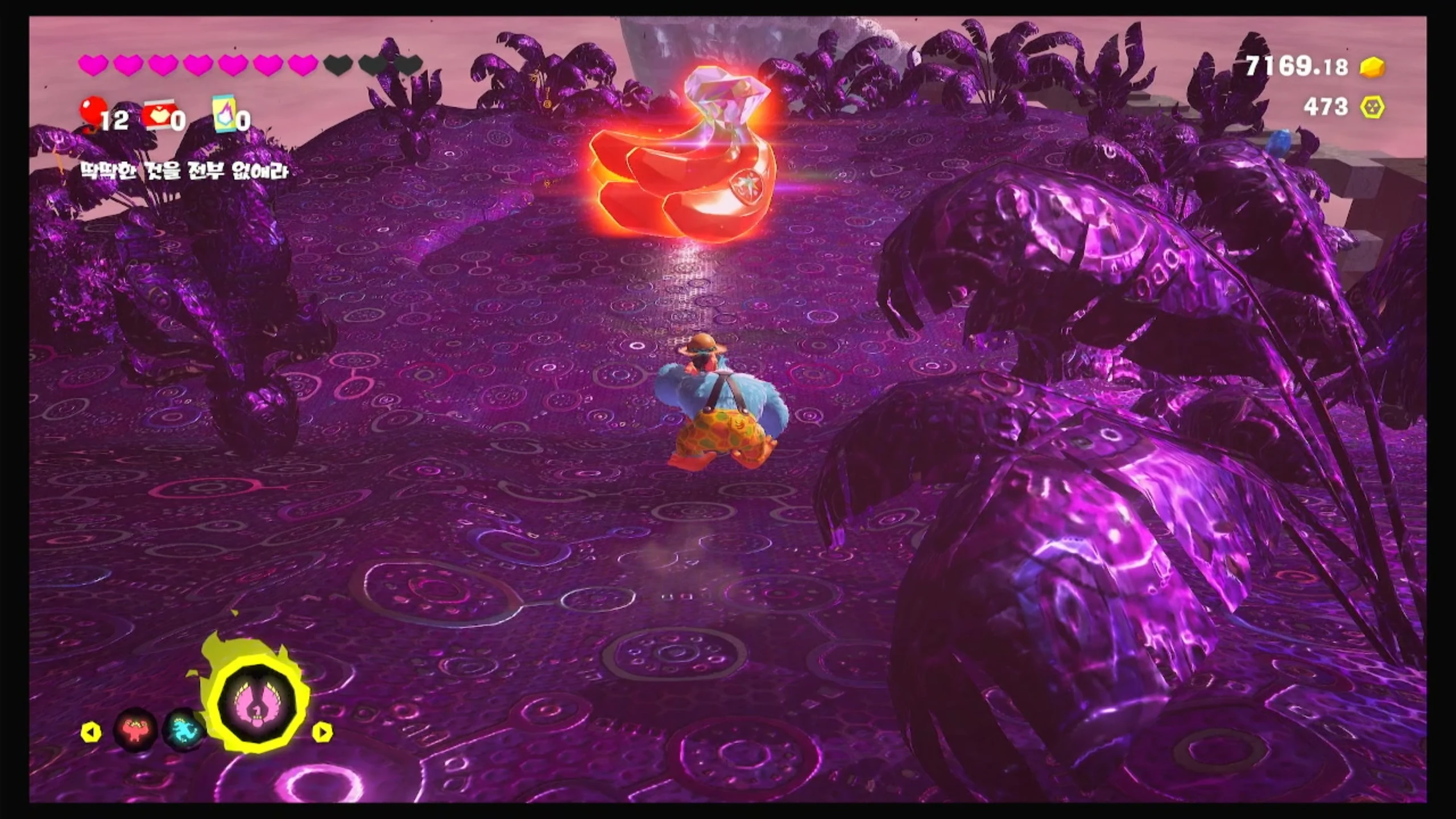Click the right arrow of the Bananza selector

coord(322,732)
